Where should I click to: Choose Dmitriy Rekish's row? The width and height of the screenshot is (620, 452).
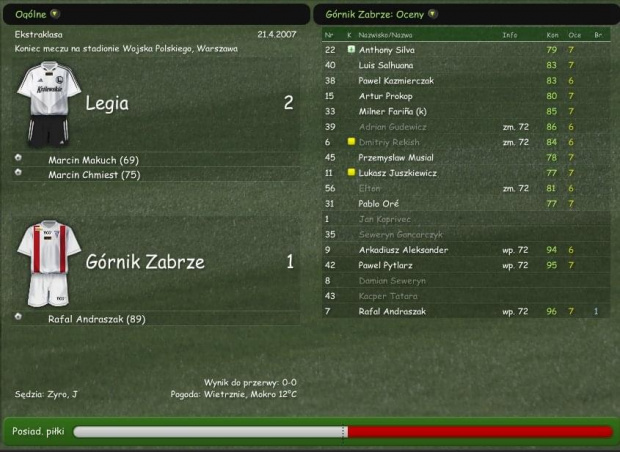click(x=388, y=142)
